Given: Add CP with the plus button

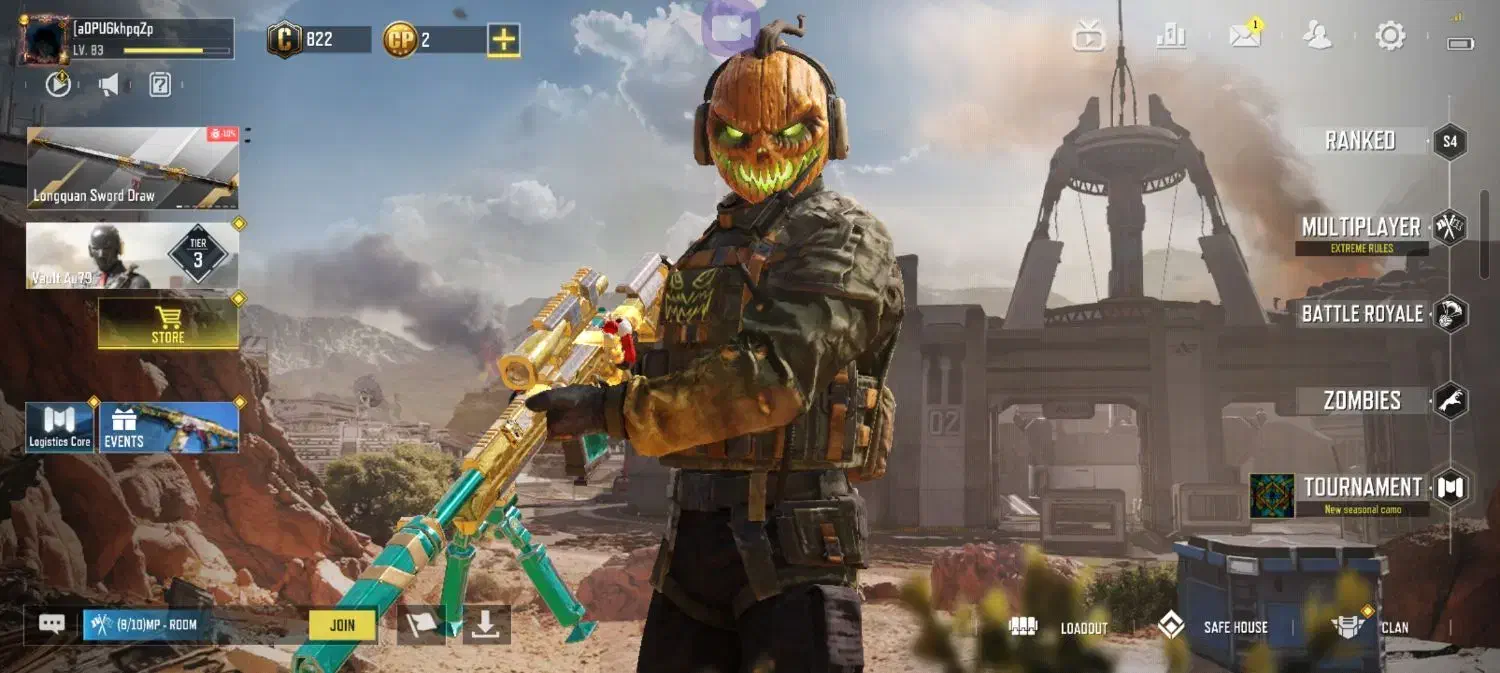Looking at the screenshot, I should [x=504, y=40].
